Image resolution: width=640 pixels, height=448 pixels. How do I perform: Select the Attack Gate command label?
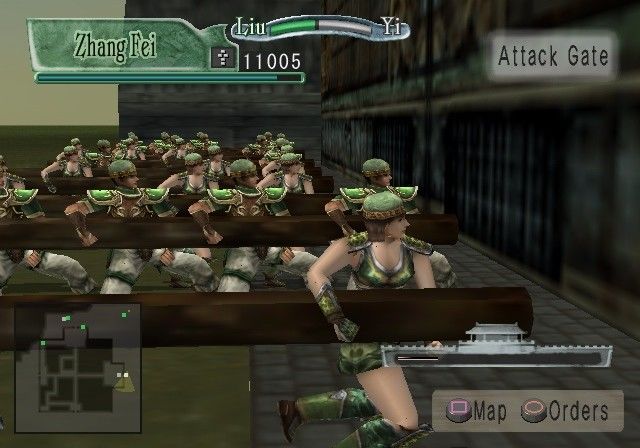pos(553,56)
